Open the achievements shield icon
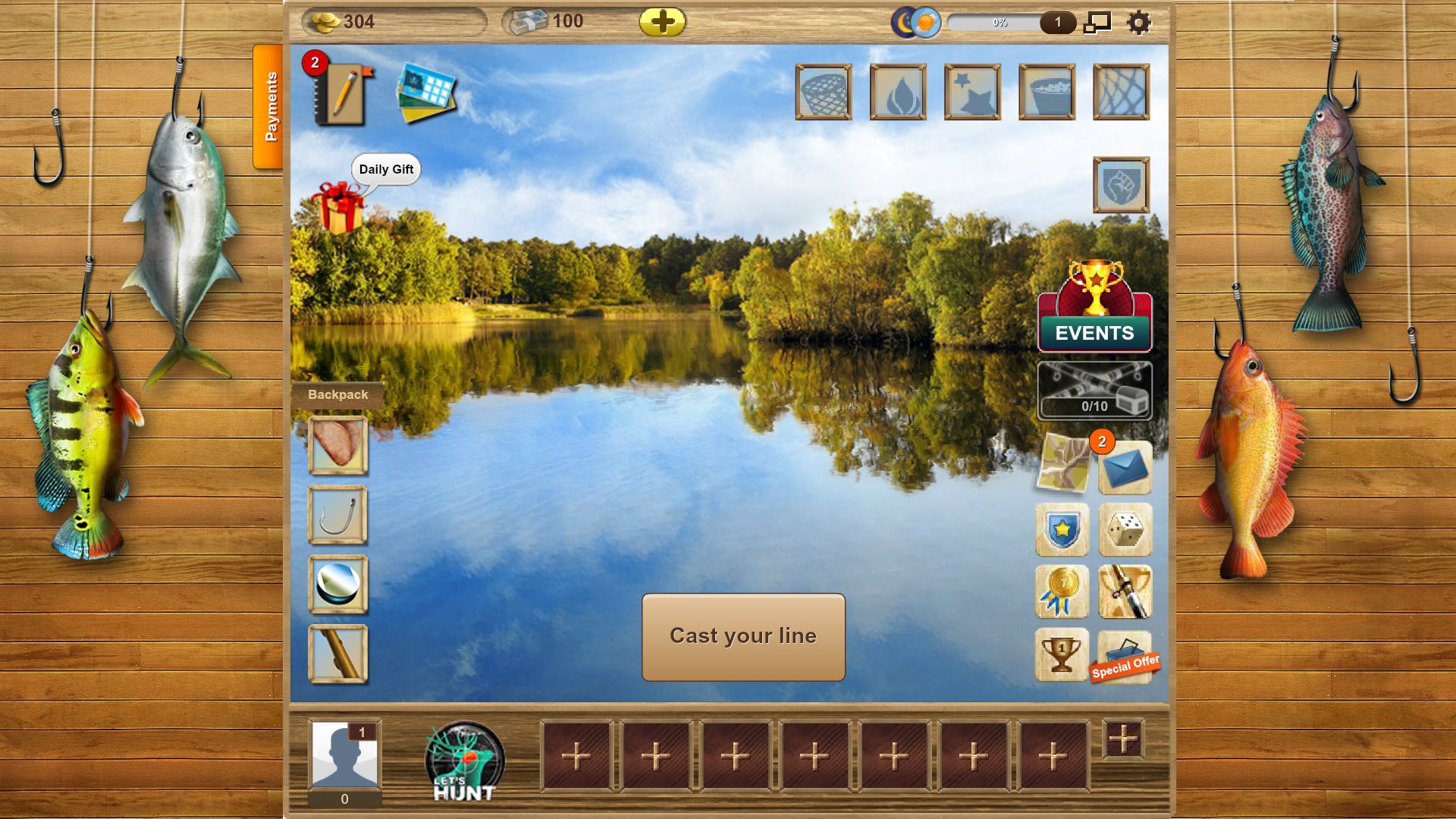This screenshot has height=819, width=1456. click(x=1062, y=529)
